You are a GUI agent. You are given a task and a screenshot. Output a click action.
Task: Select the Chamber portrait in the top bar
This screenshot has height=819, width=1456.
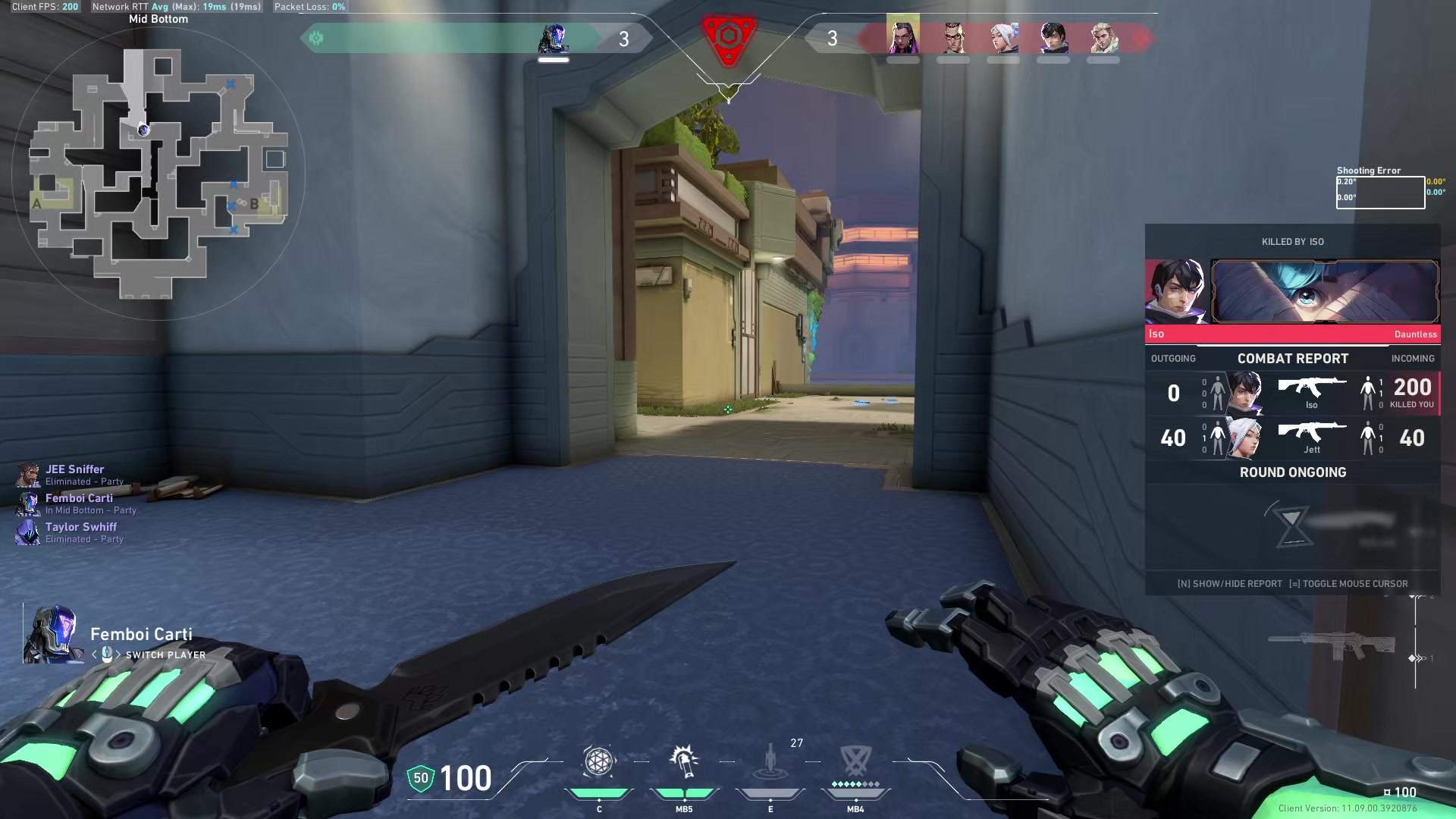click(953, 36)
